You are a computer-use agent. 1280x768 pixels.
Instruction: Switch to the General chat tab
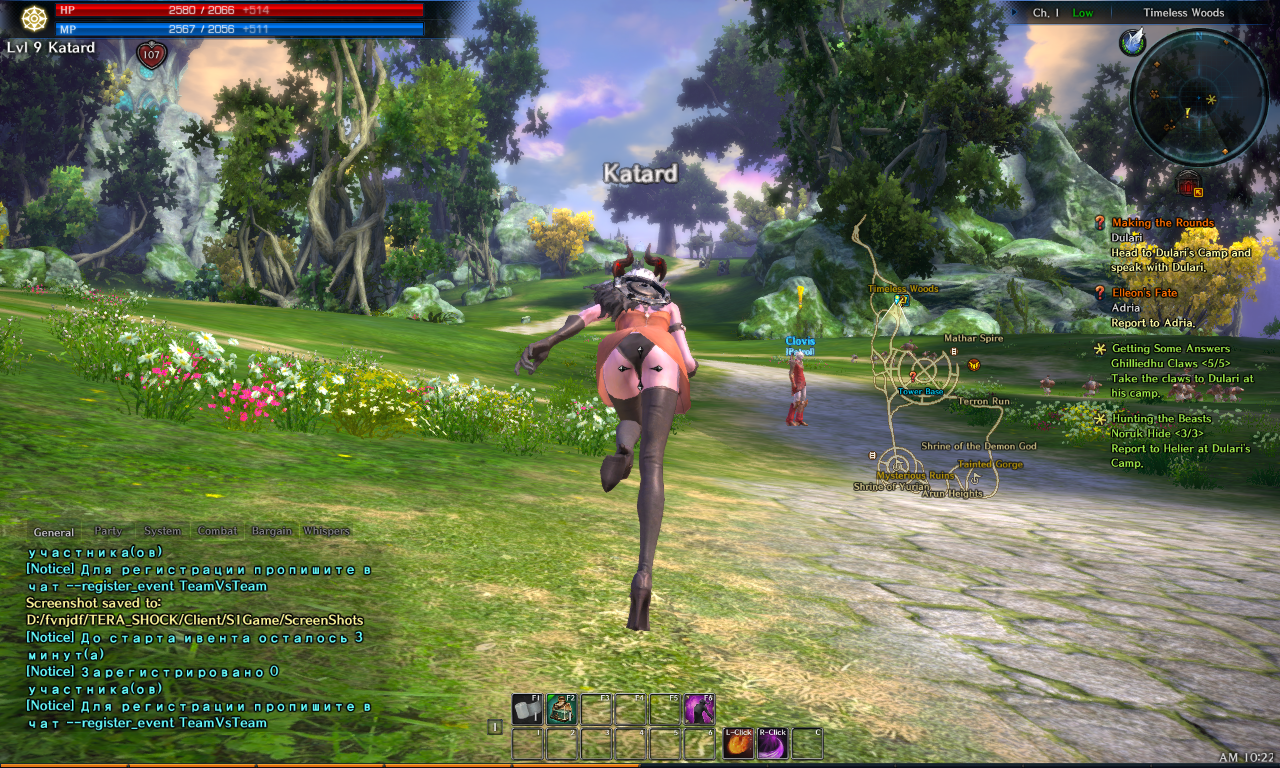(x=53, y=532)
